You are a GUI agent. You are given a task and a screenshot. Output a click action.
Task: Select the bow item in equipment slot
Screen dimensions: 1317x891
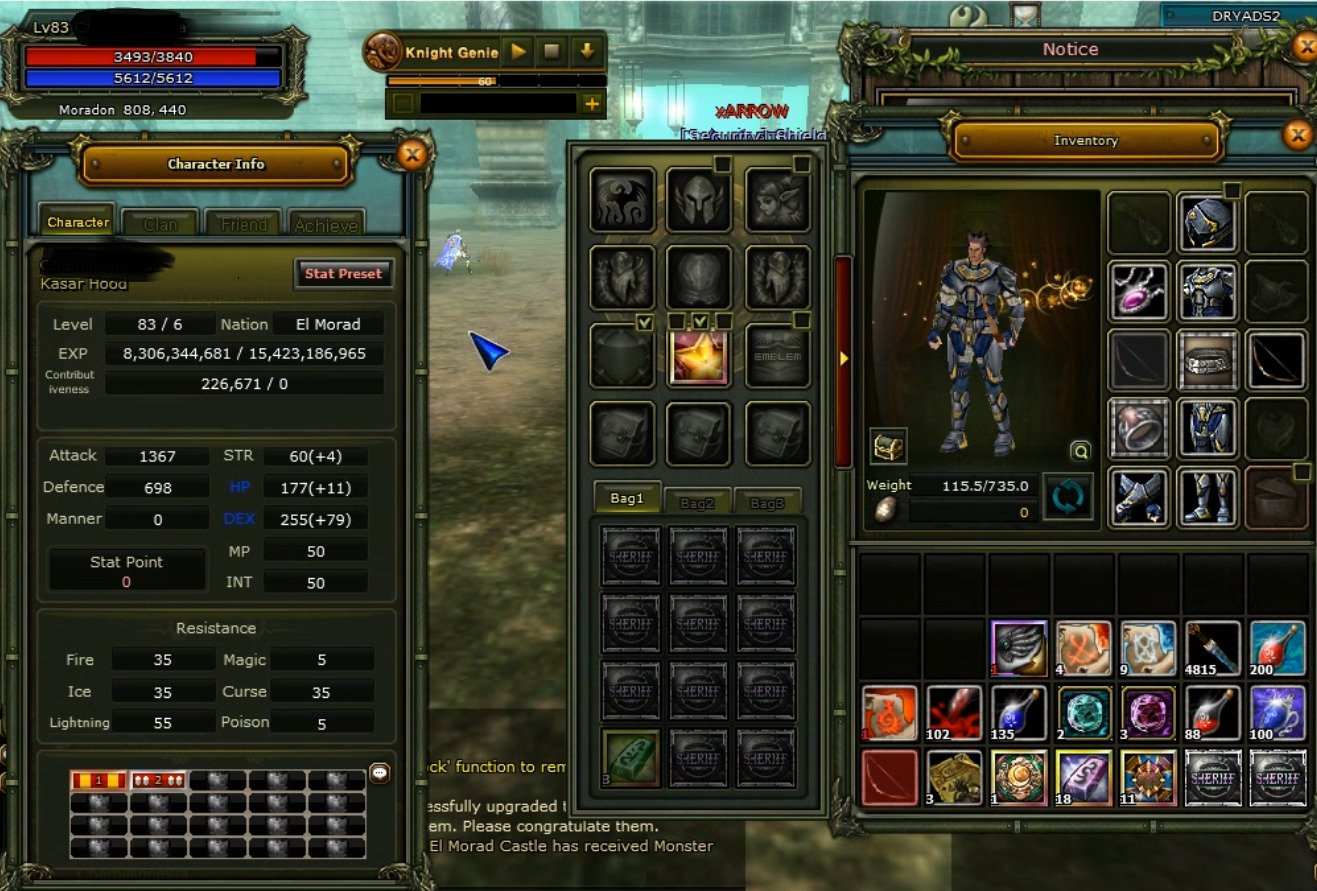pos(1277,362)
